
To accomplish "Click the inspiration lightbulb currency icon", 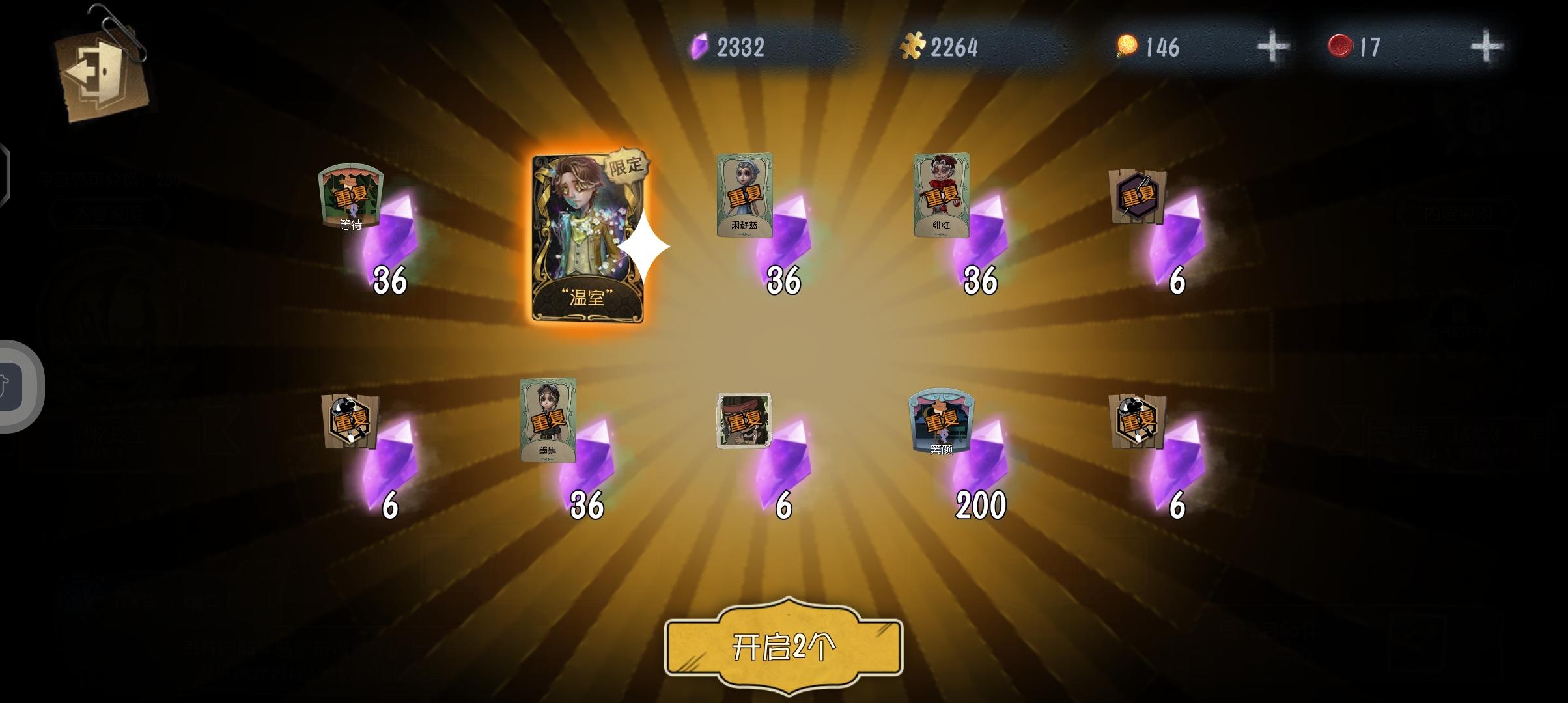I will (1127, 44).
